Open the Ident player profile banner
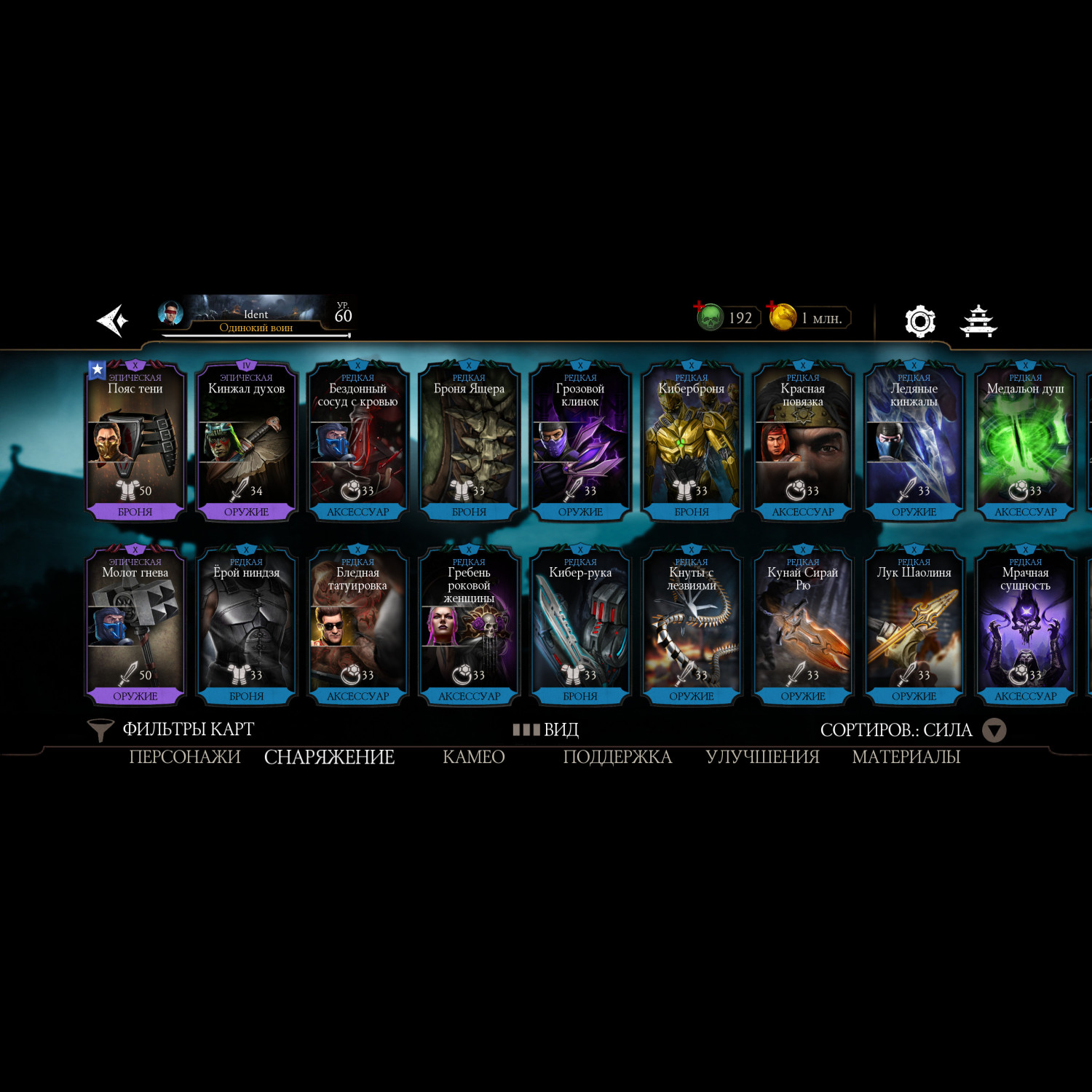 point(255,317)
